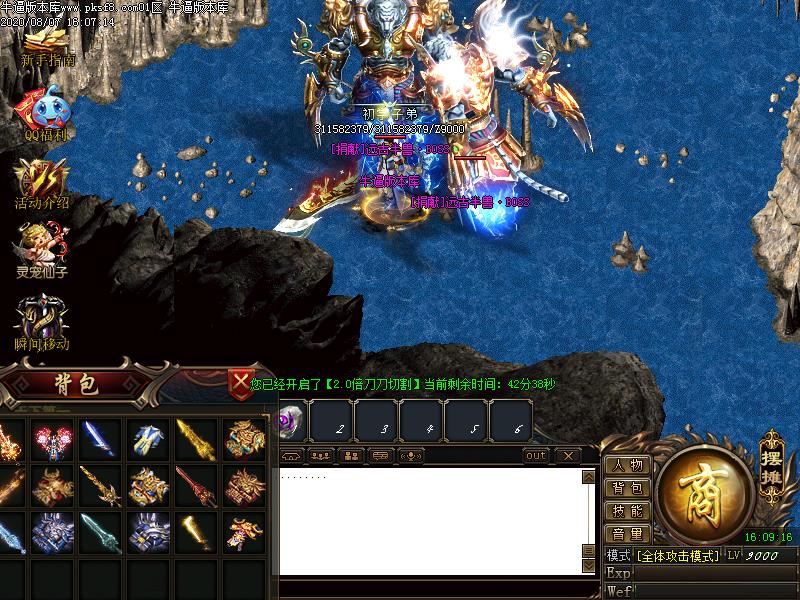Activate the 瞬间移动 teleport icon
This screenshot has height=600, width=800.
pyautogui.click(x=42, y=322)
